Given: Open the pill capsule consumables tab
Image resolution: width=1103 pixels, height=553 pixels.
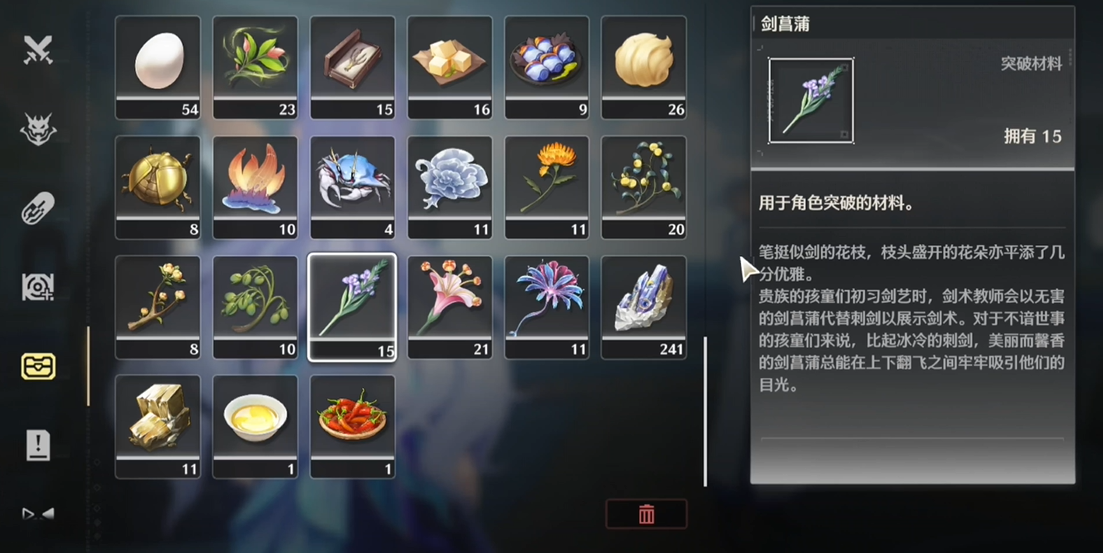Looking at the screenshot, I should (38, 208).
